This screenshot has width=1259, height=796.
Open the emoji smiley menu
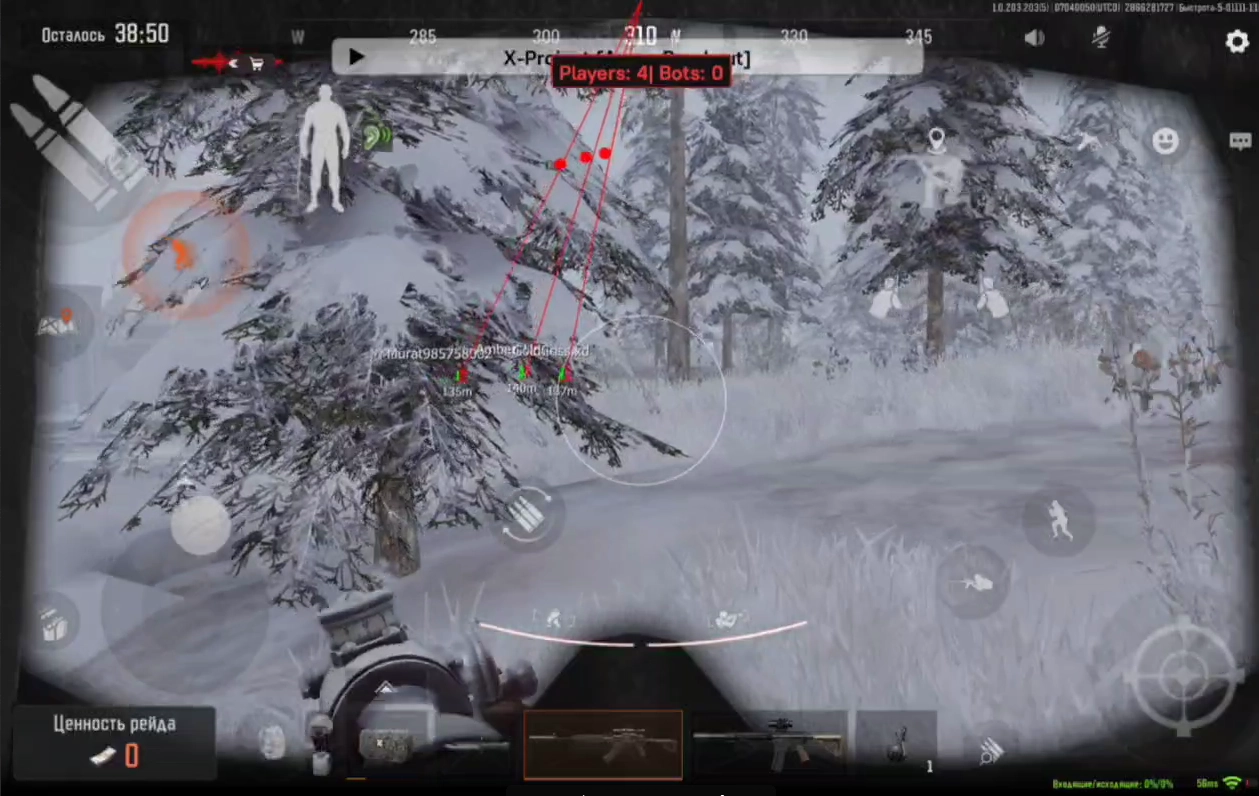[1165, 141]
